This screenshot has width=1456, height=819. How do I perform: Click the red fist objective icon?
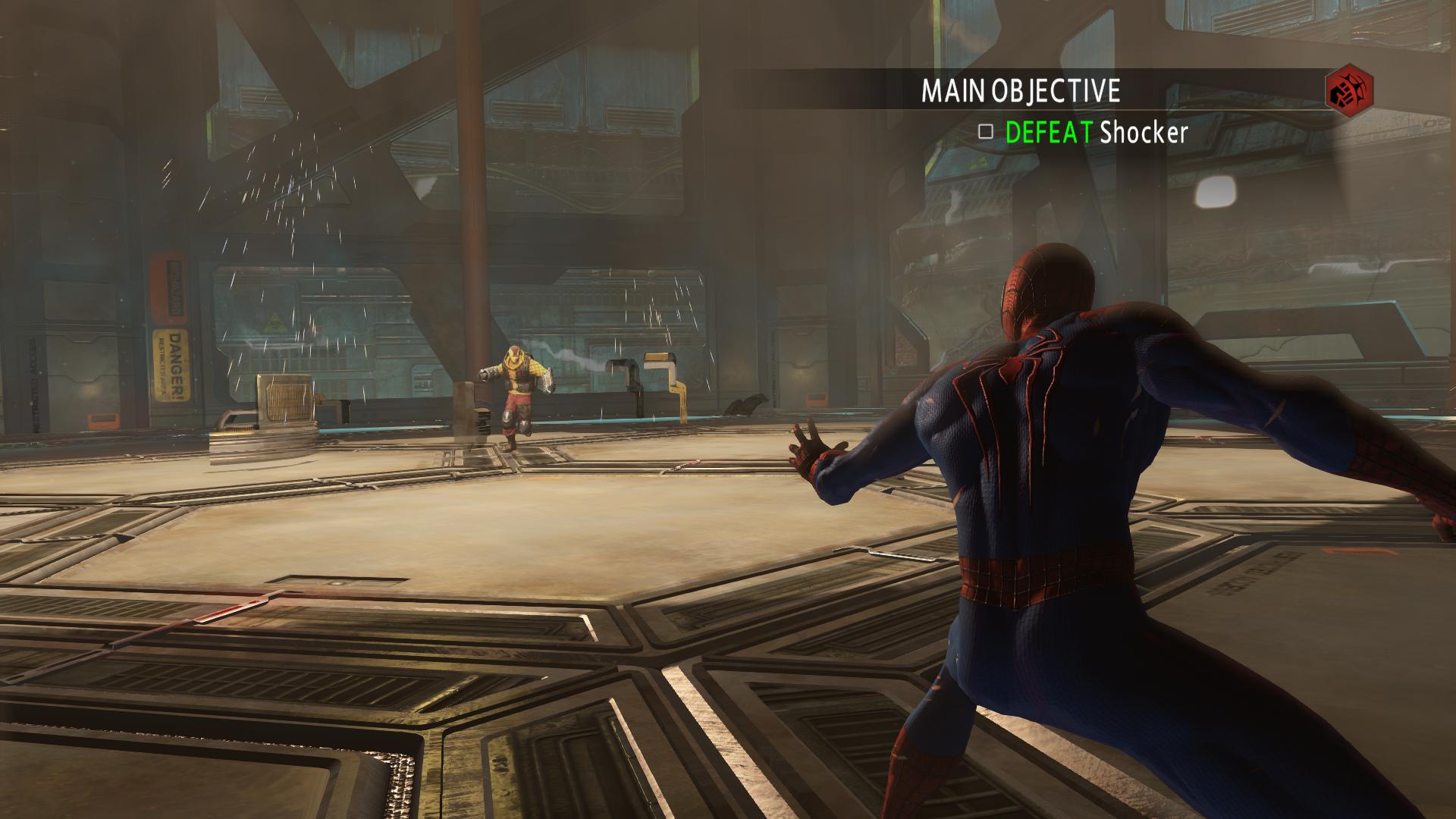pyautogui.click(x=1349, y=92)
